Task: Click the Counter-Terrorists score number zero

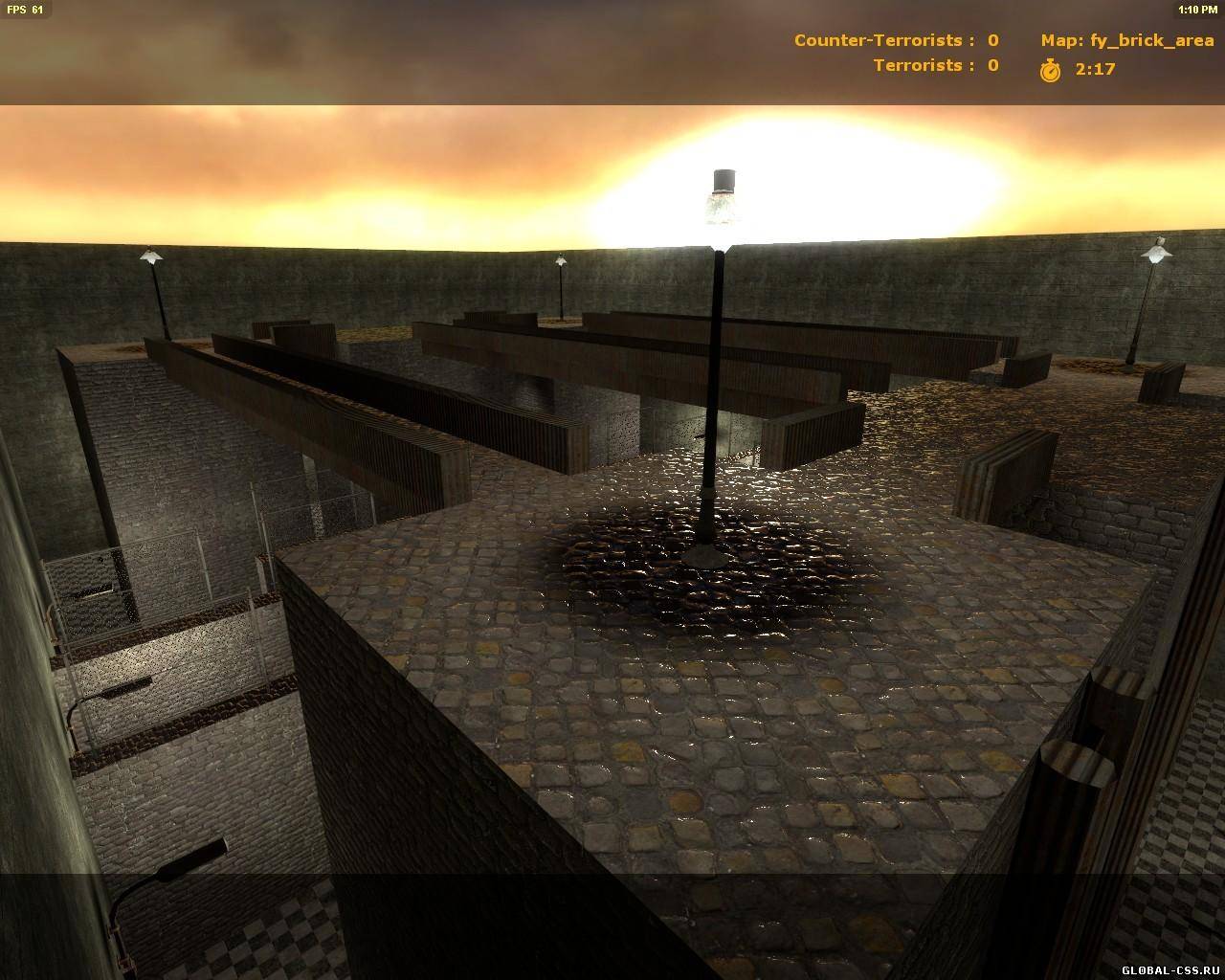Action: coord(990,40)
